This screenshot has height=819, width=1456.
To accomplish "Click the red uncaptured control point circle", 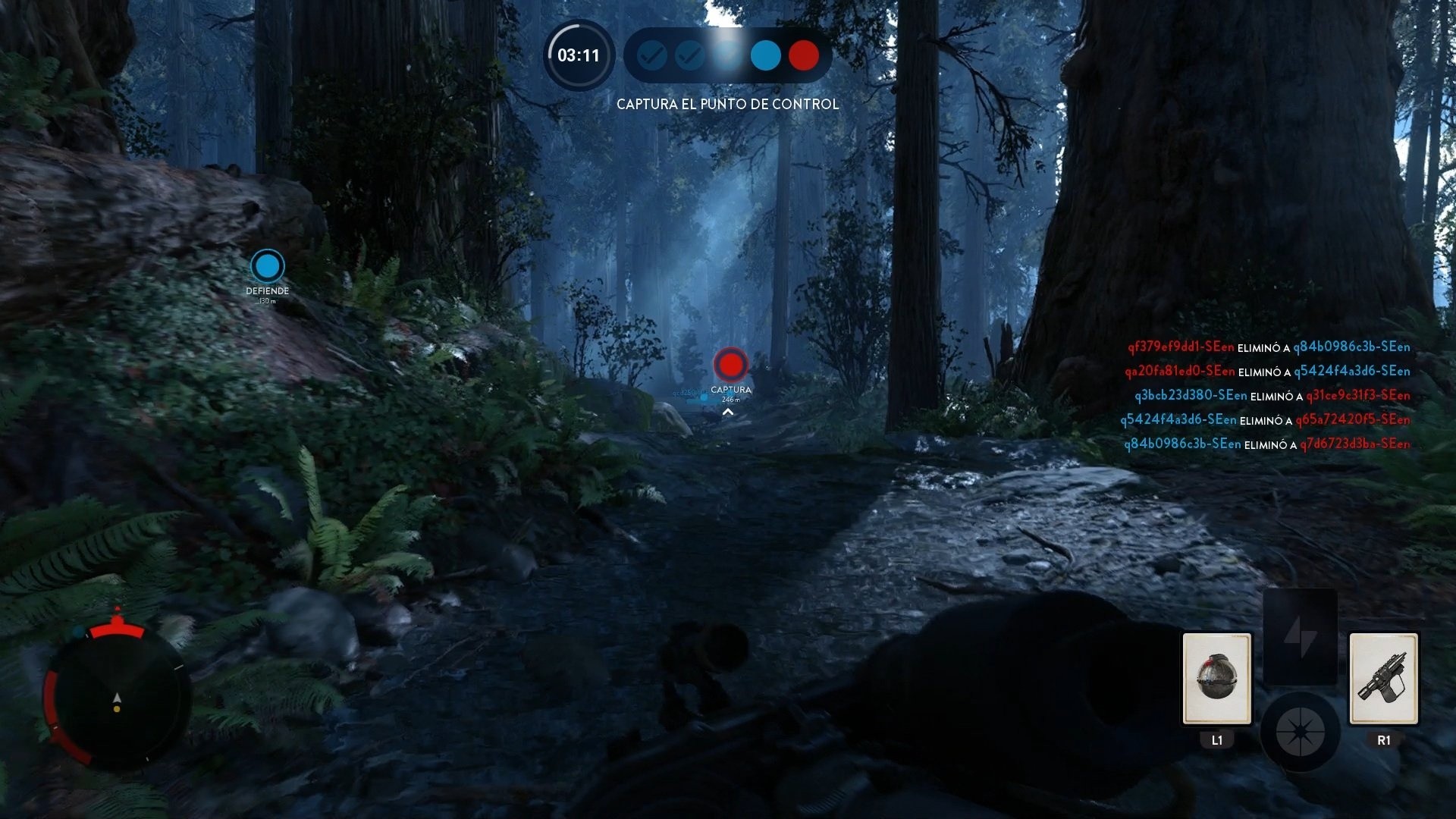I will click(803, 55).
